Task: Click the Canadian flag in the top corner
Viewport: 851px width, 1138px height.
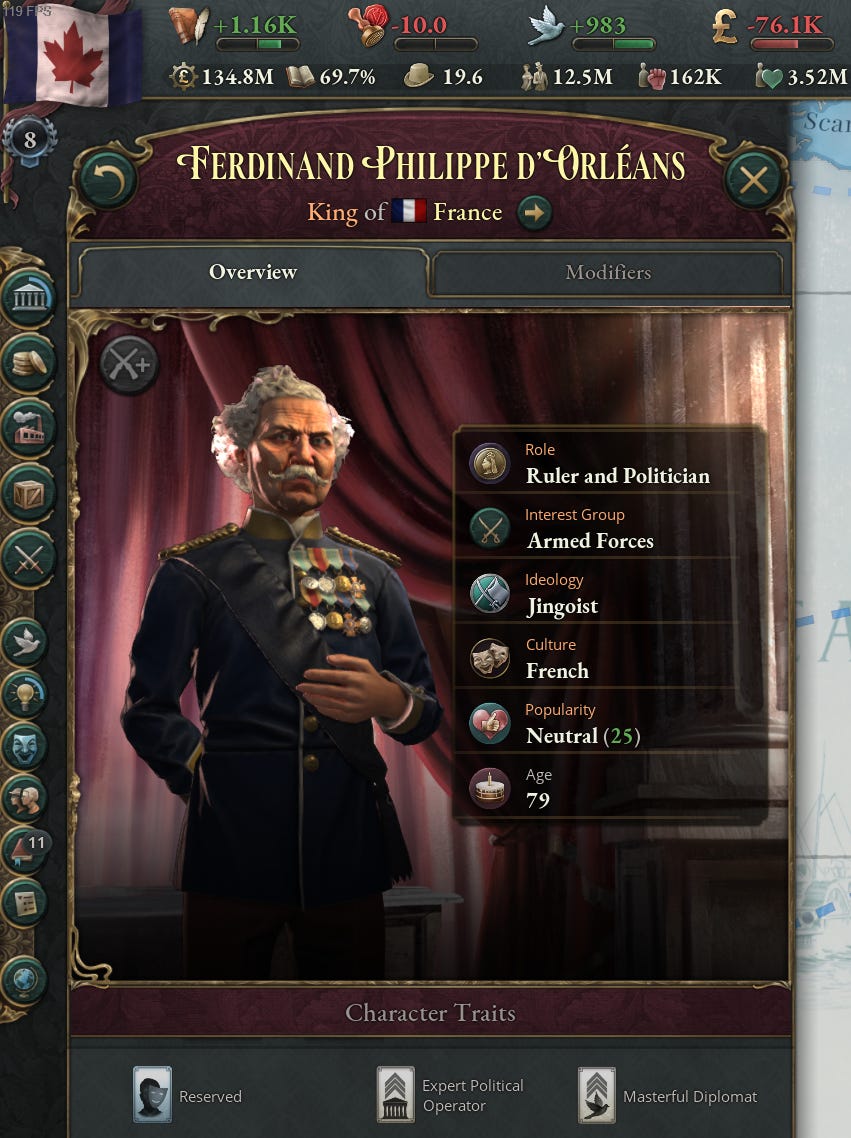Action: (70, 55)
